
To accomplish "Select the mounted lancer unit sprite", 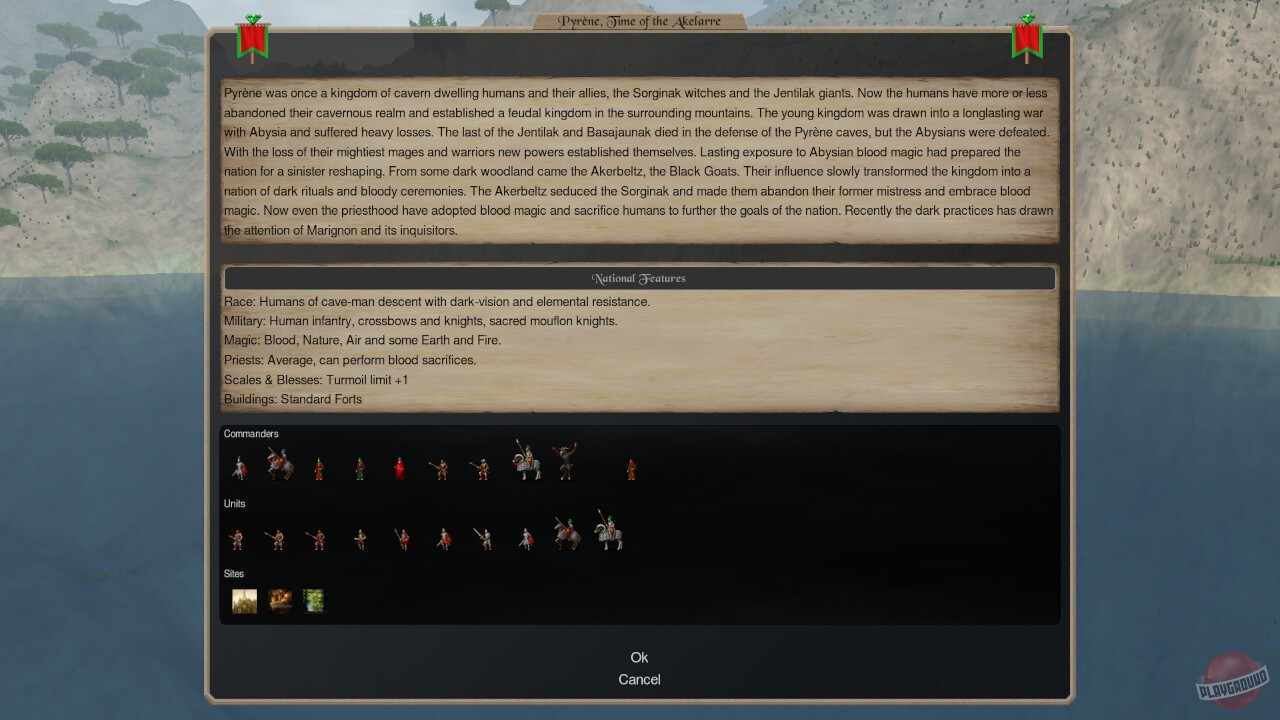I will click(567, 532).
